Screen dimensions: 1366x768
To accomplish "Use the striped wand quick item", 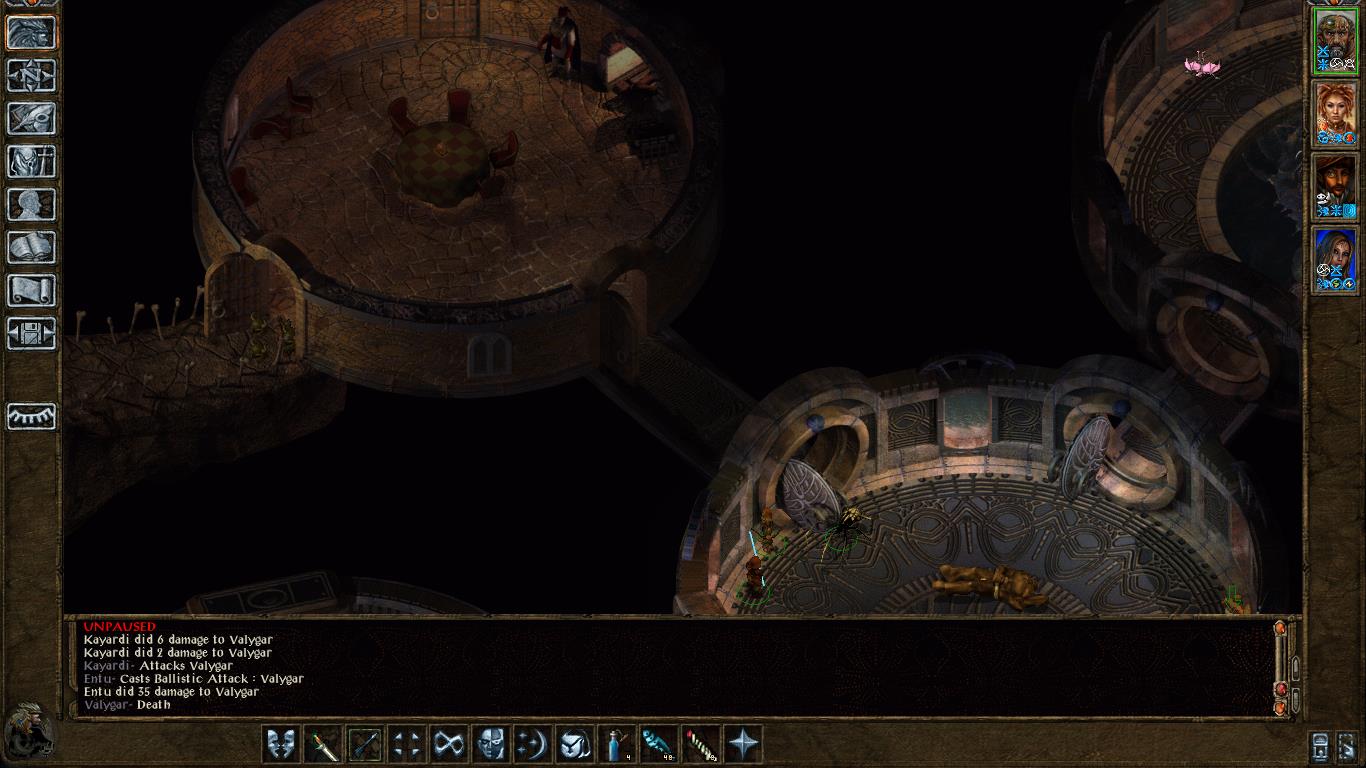I will pos(701,744).
